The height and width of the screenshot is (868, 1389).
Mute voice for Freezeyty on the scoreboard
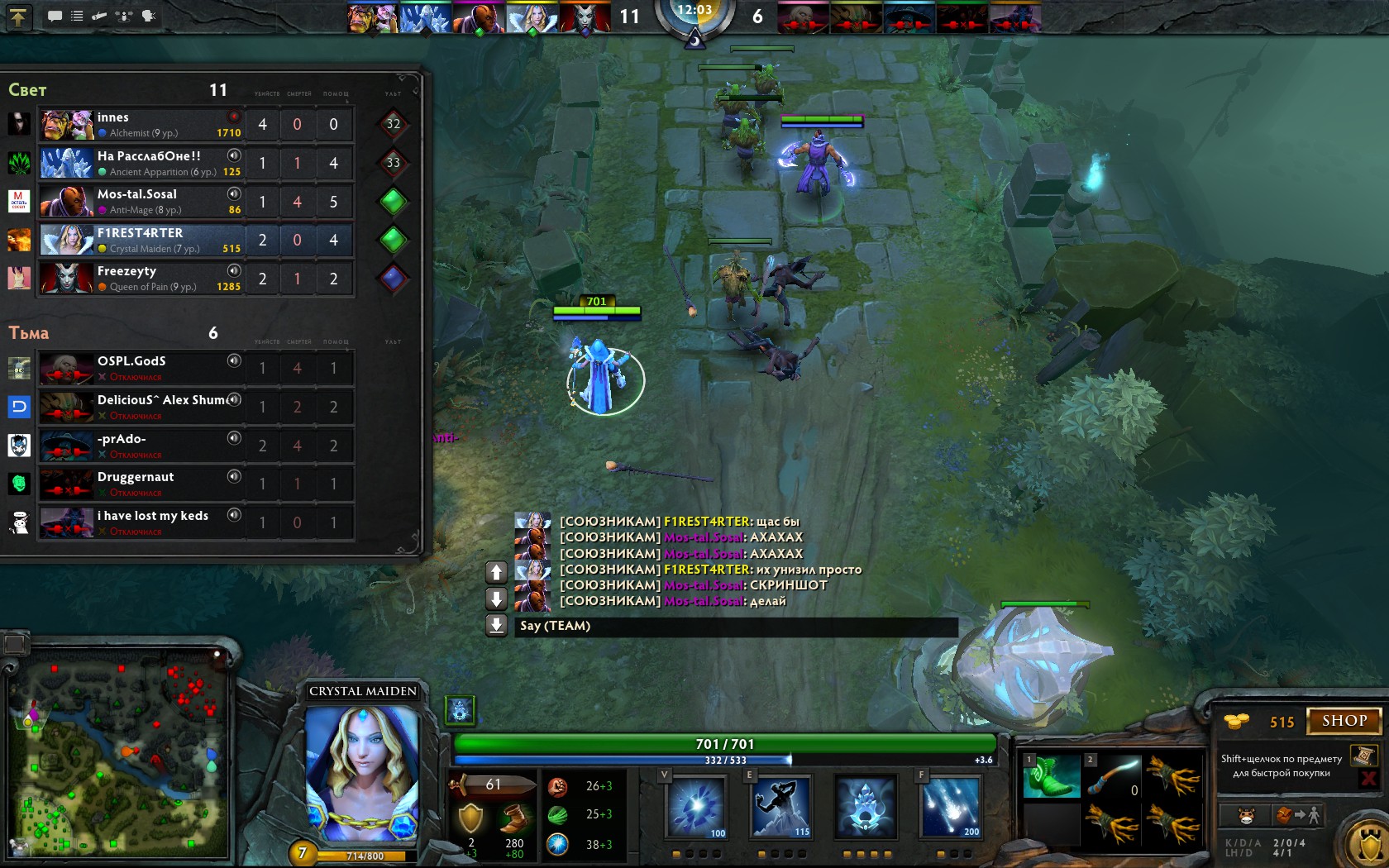click(x=234, y=270)
